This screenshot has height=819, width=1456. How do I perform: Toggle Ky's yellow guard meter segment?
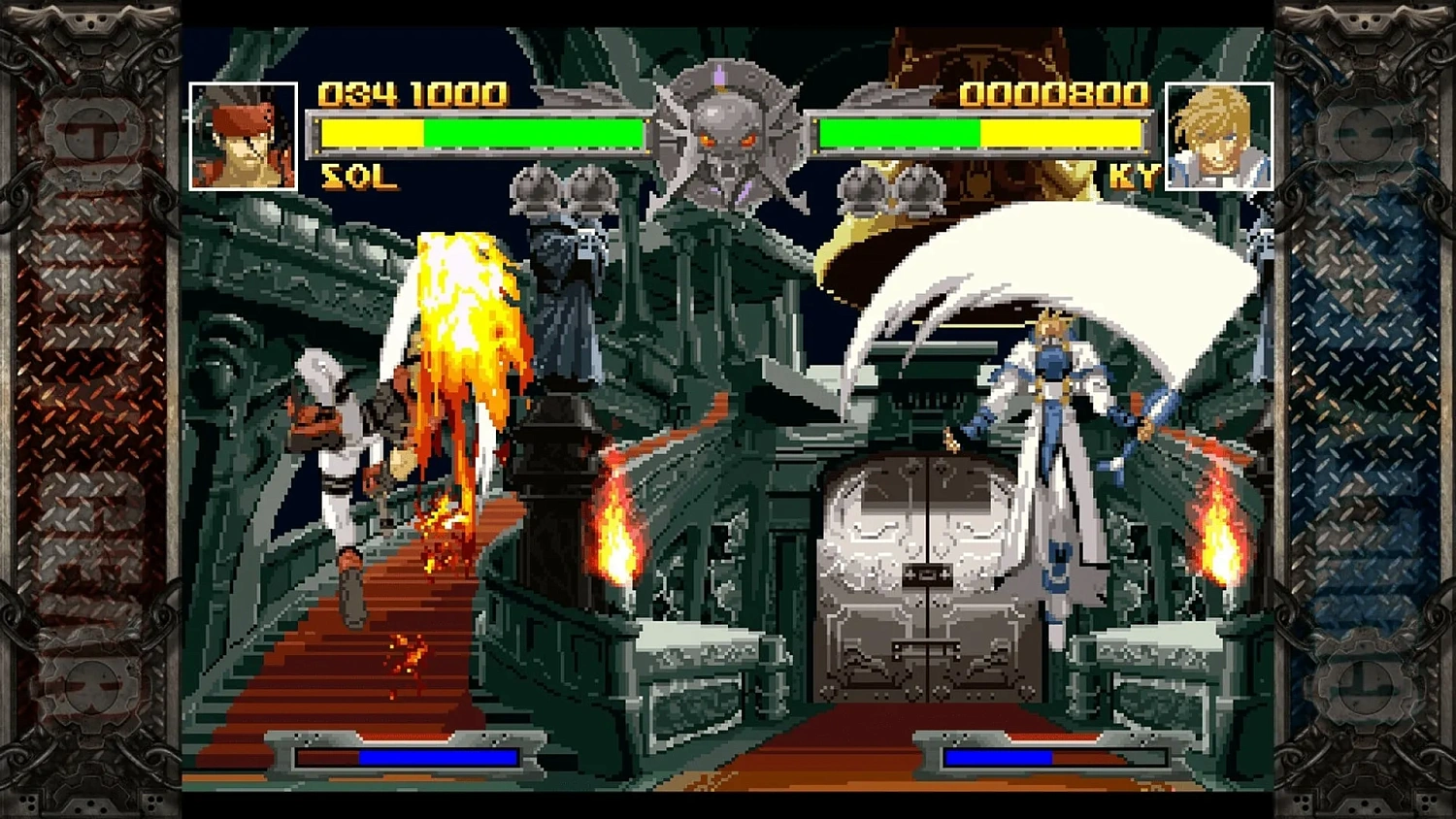[x=1063, y=132]
